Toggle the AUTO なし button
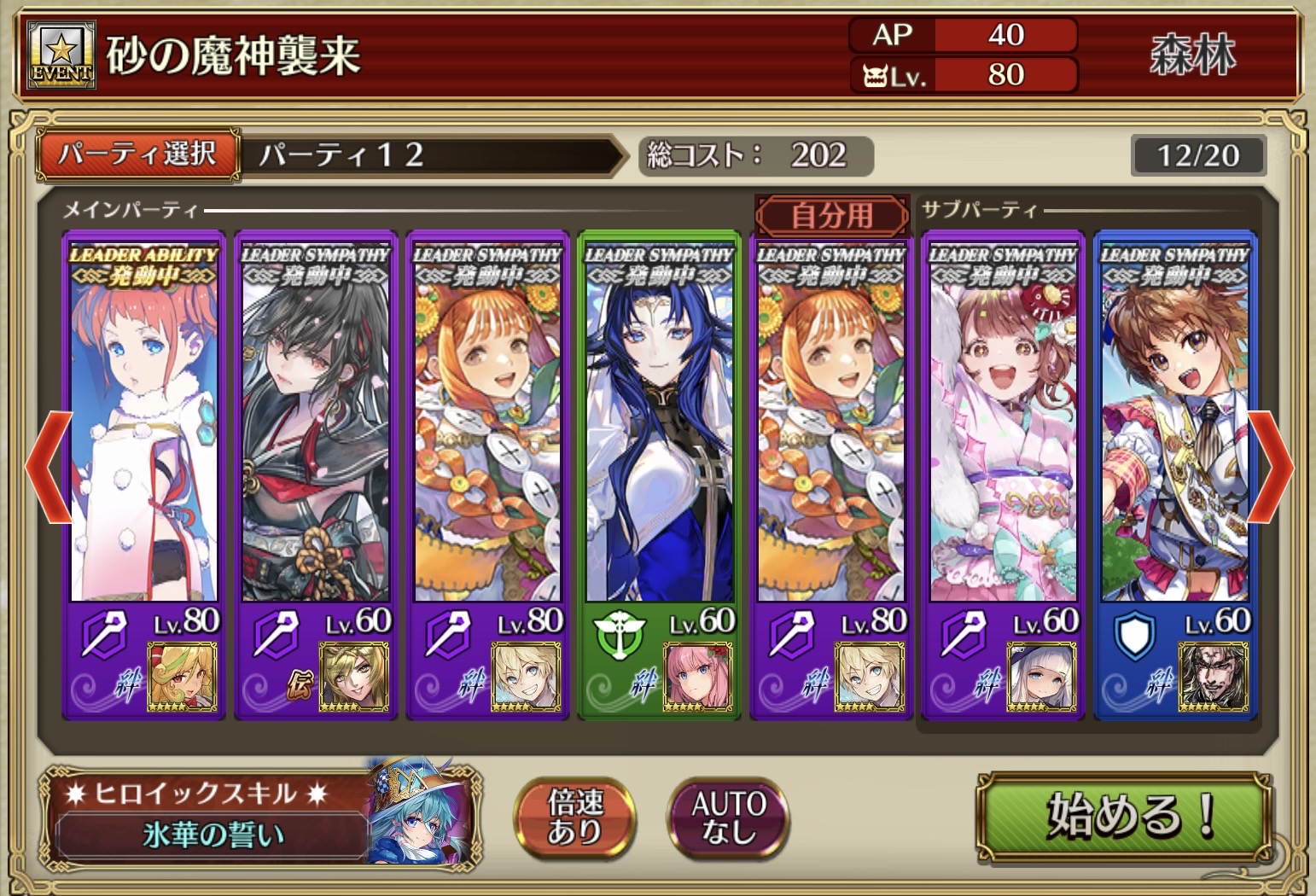This screenshot has height=896, width=1316. pos(728,817)
